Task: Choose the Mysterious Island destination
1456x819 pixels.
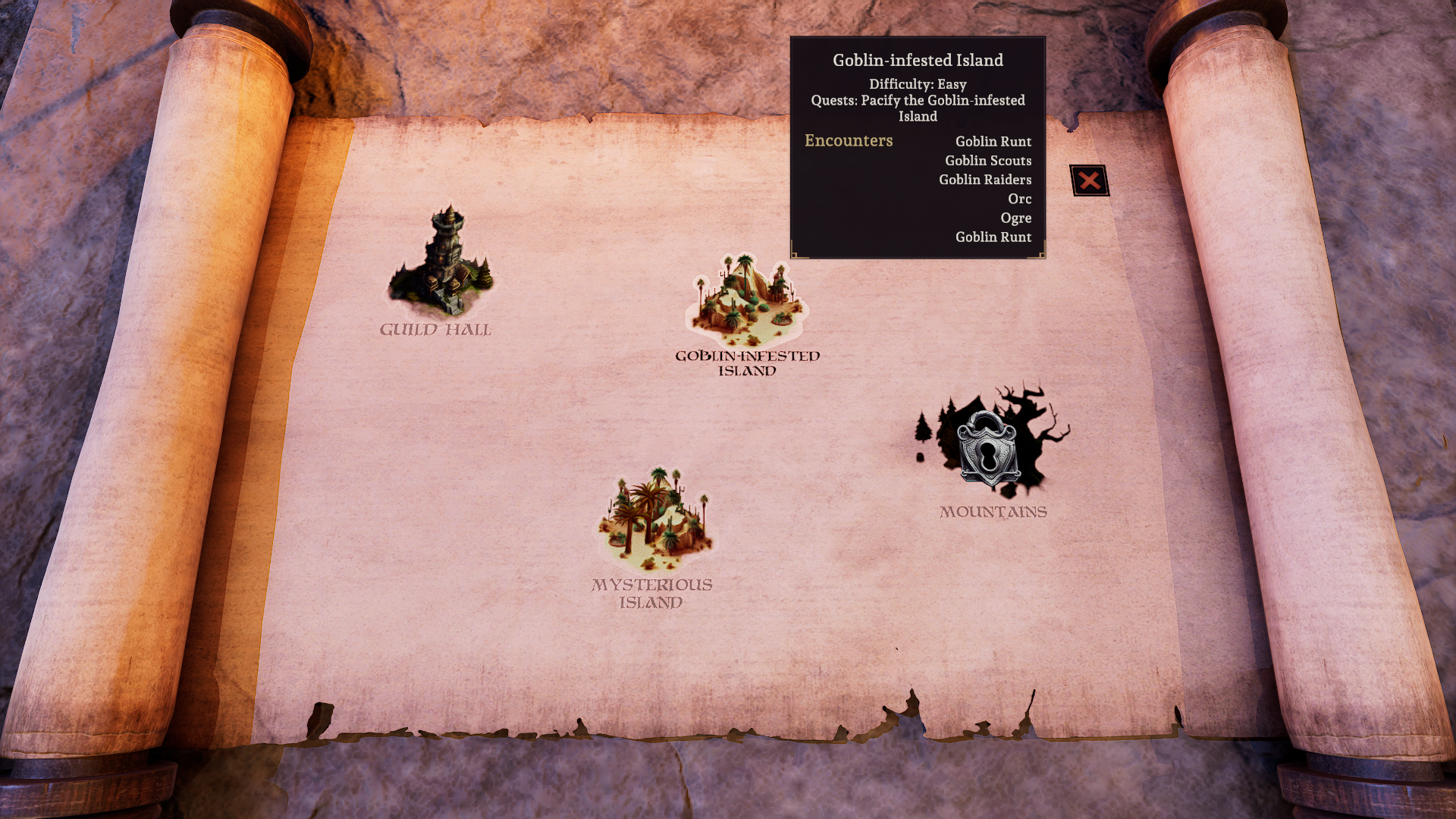Action: click(655, 519)
